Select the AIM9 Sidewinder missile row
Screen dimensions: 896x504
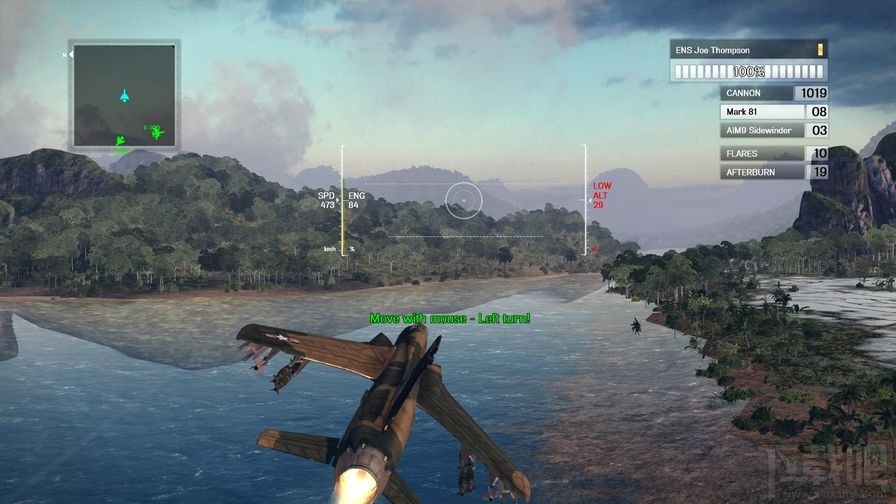[773, 130]
